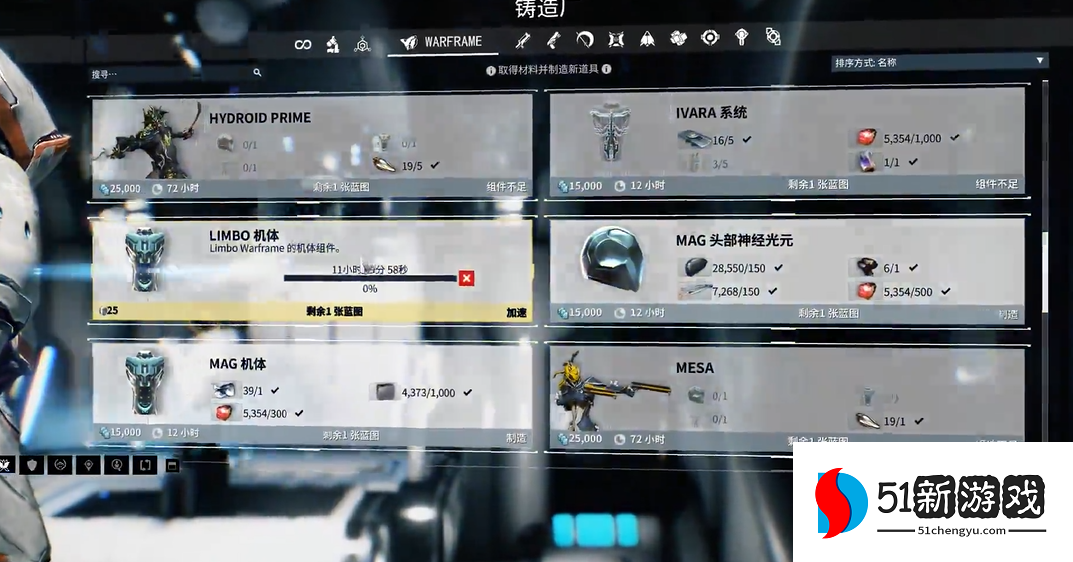Select the WARFRAME category tab
1073x562 pixels.
pos(441,42)
